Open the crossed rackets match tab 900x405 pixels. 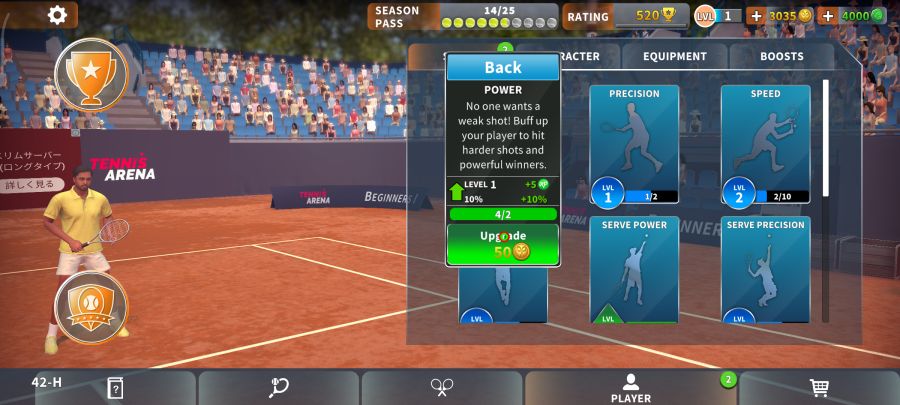coord(442,388)
